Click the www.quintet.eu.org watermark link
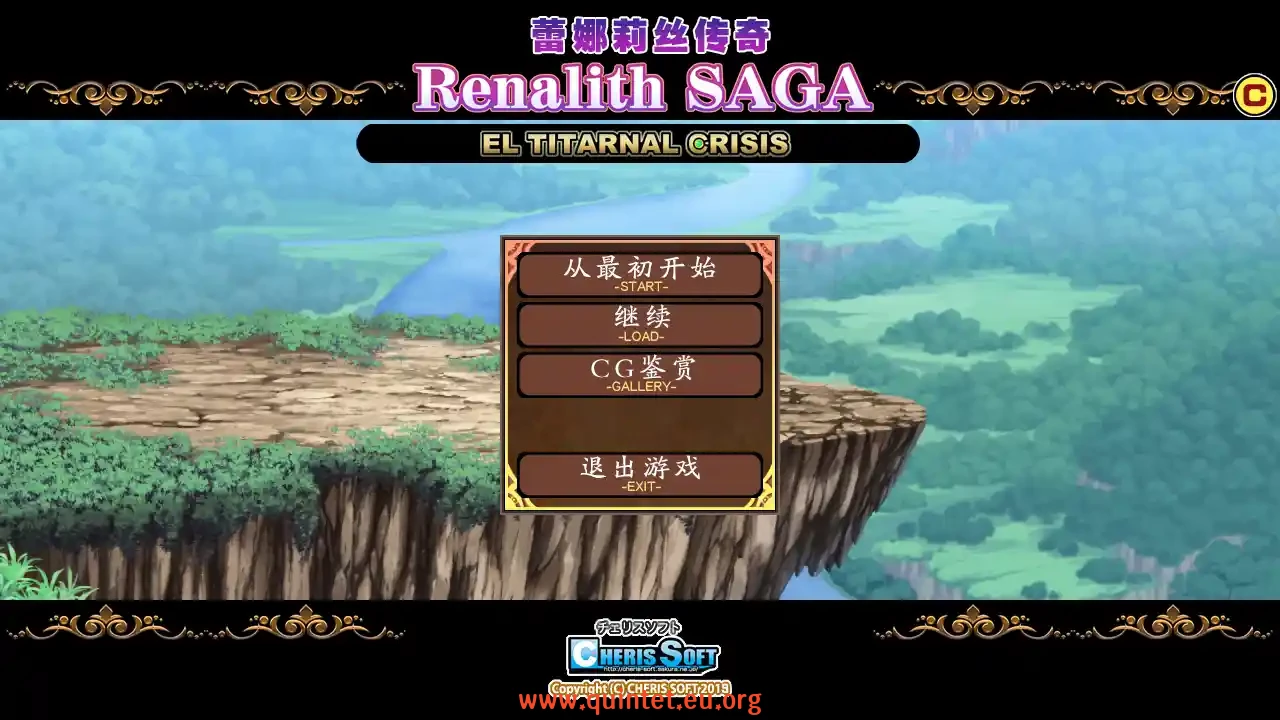The width and height of the screenshot is (1280, 720). pyautogui.click(x=640, y=700)
